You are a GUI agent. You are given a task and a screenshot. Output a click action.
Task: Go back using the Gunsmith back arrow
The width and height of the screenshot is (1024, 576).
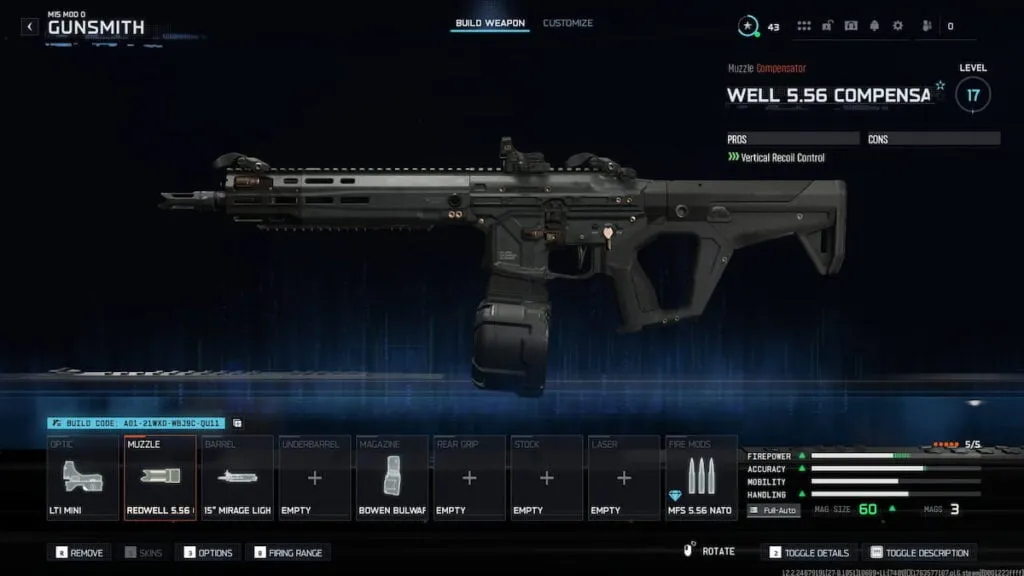tap(30, 27)
